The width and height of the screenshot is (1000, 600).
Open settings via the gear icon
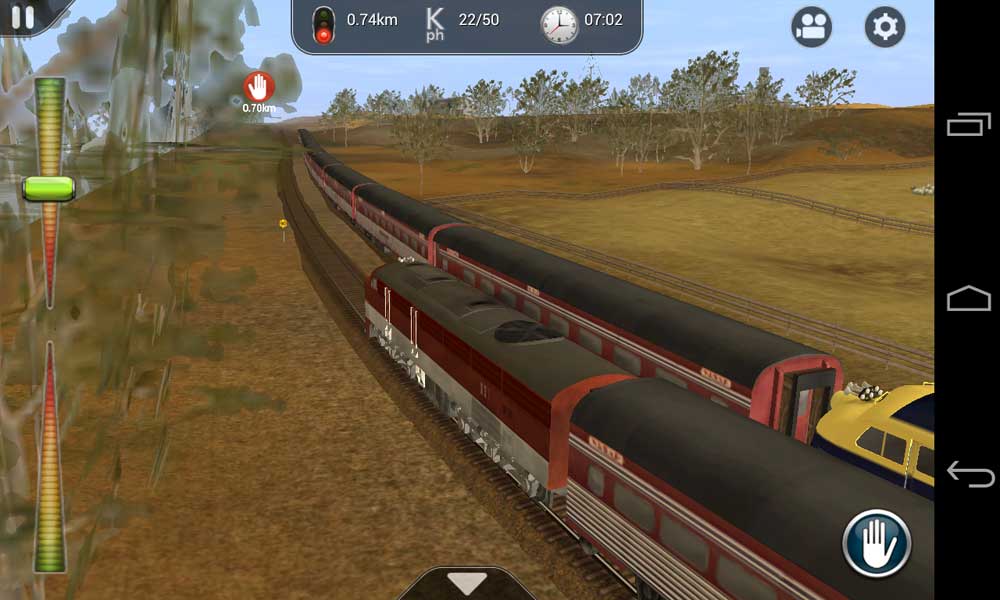pos(884,27)
